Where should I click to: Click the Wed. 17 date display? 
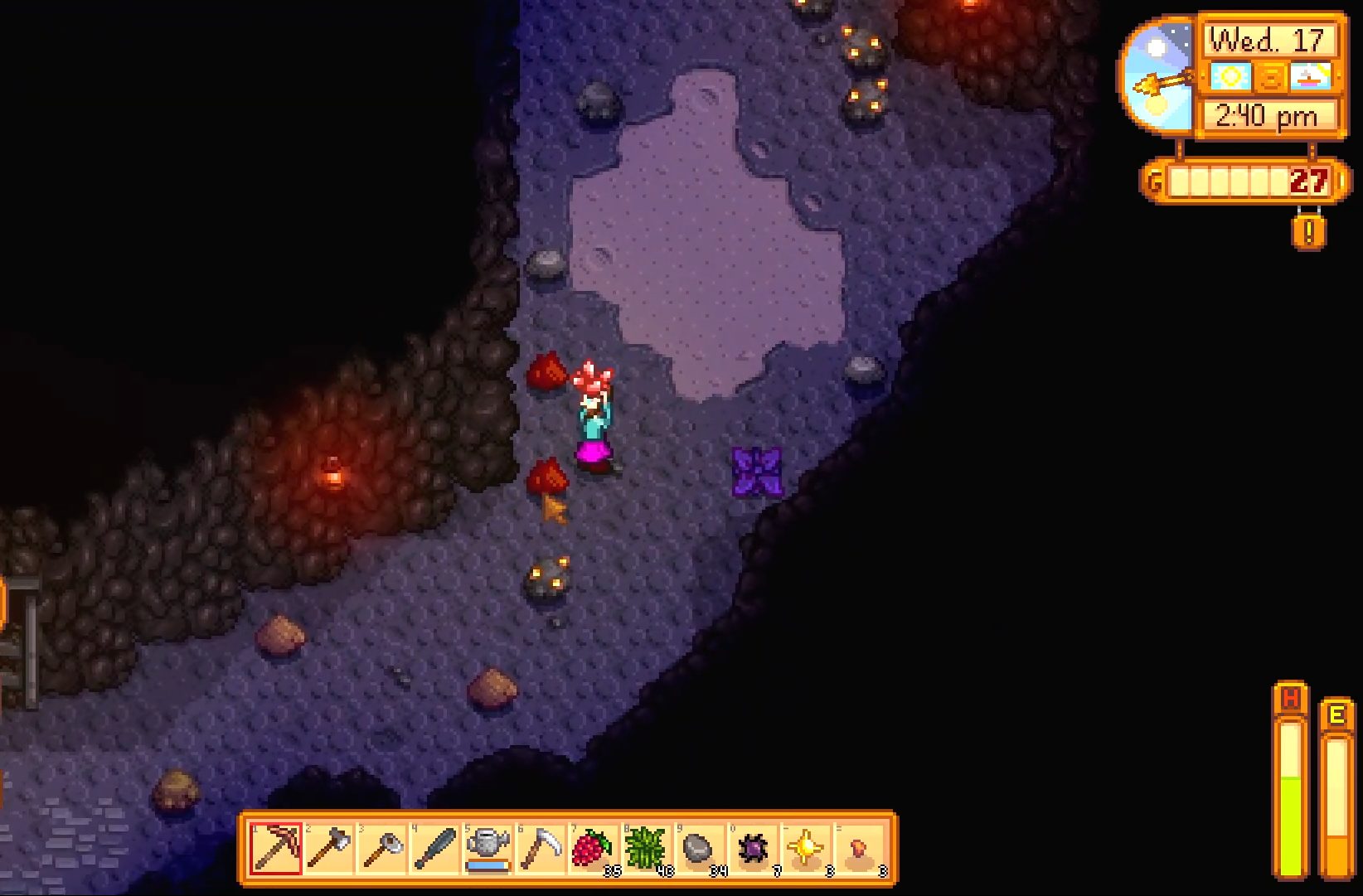[1268, 37]
